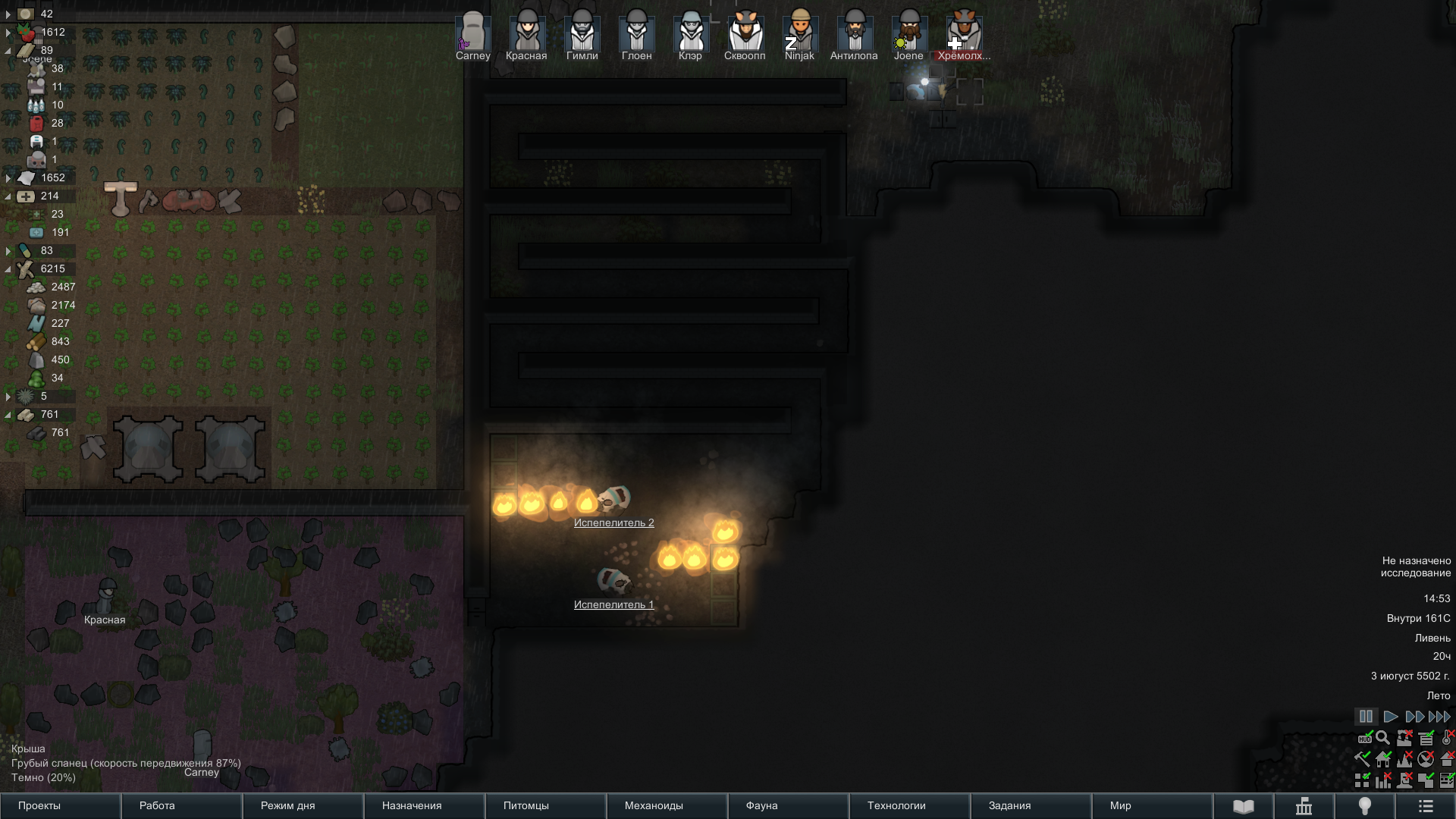Switch to the Фауна tab

point(788,805)
